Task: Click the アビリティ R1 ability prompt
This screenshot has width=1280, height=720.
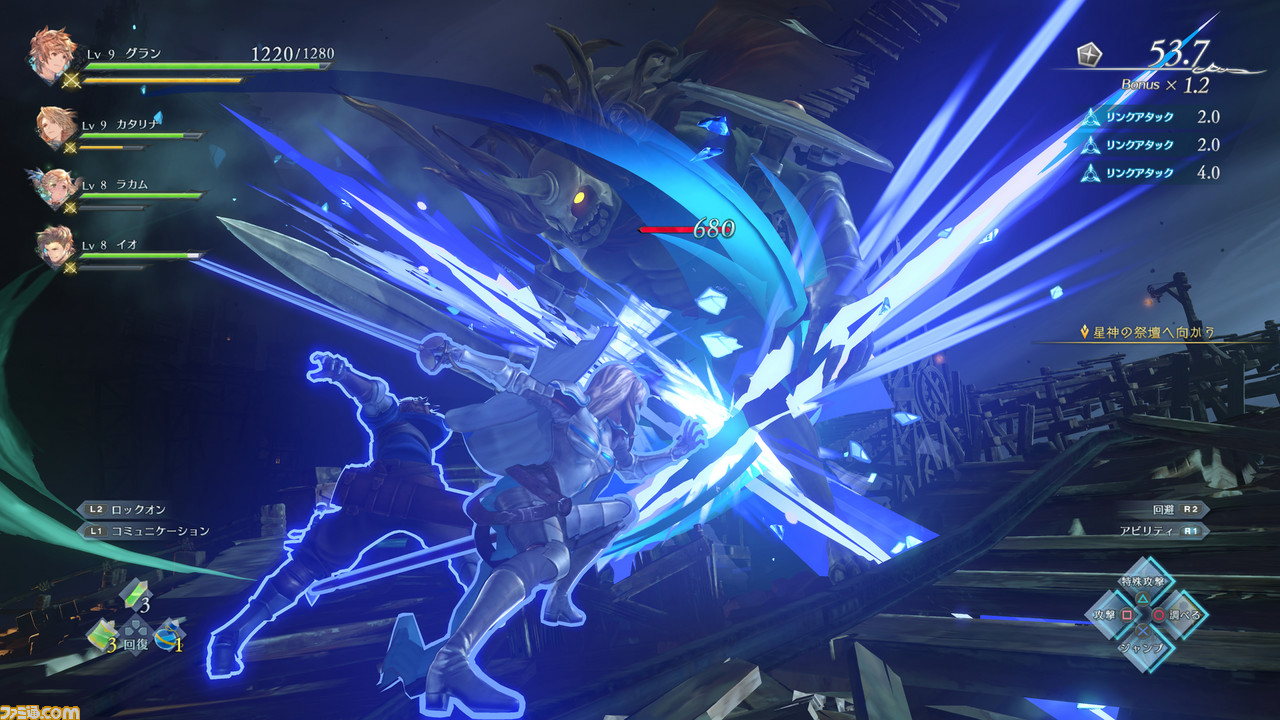Action: (x=1158, y=532)
